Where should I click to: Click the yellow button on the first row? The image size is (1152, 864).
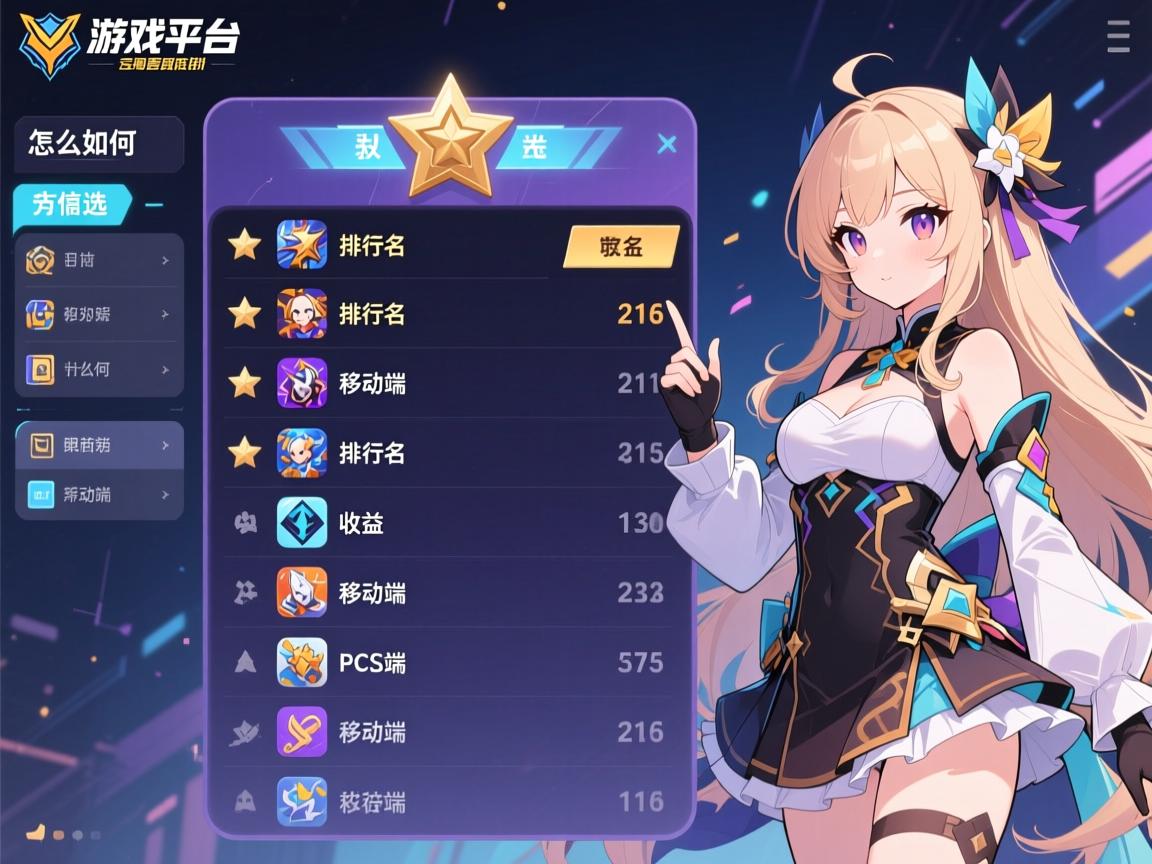click(621, 246)
